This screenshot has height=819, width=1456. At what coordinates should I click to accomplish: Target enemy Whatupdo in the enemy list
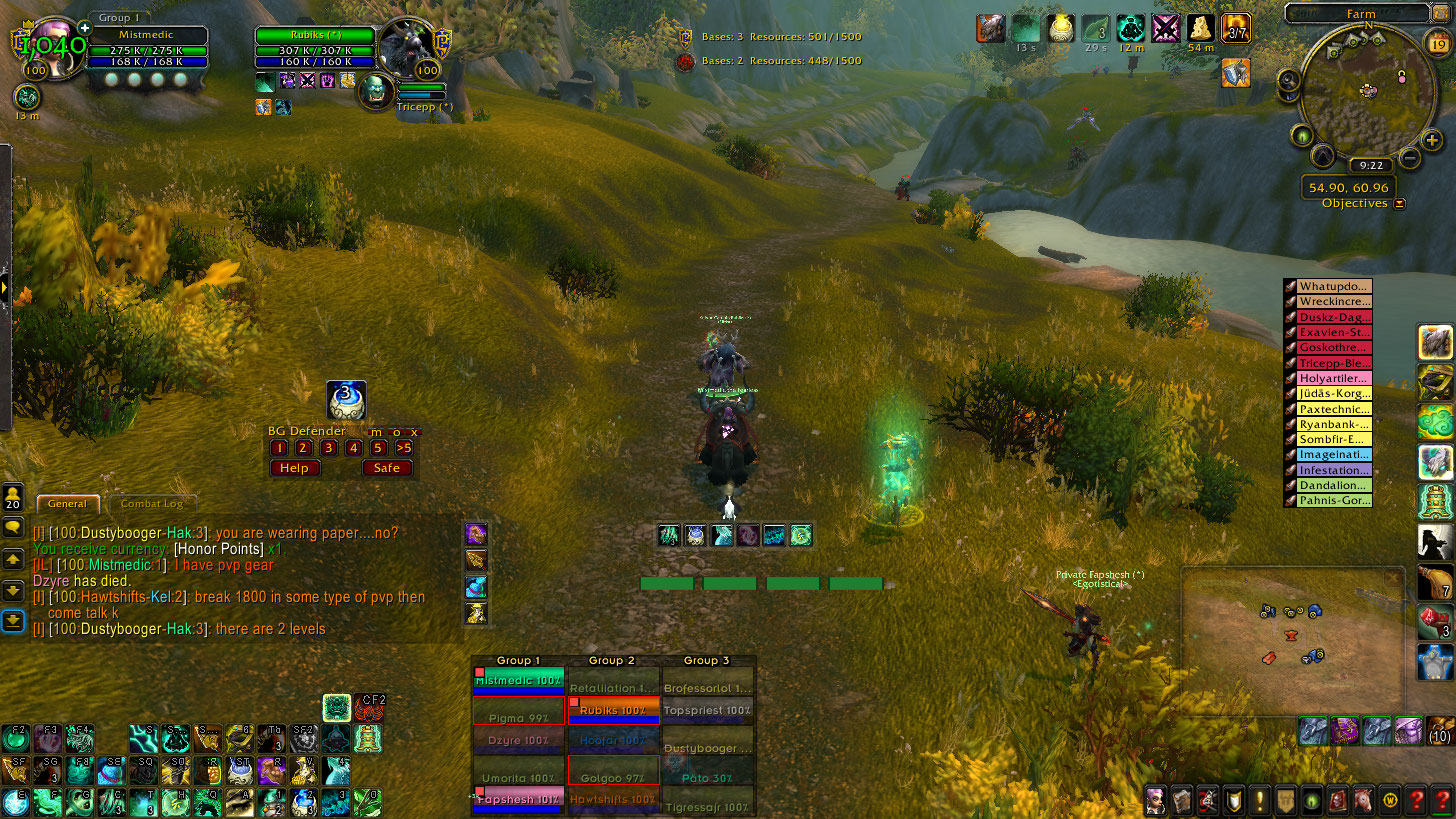1334,287
